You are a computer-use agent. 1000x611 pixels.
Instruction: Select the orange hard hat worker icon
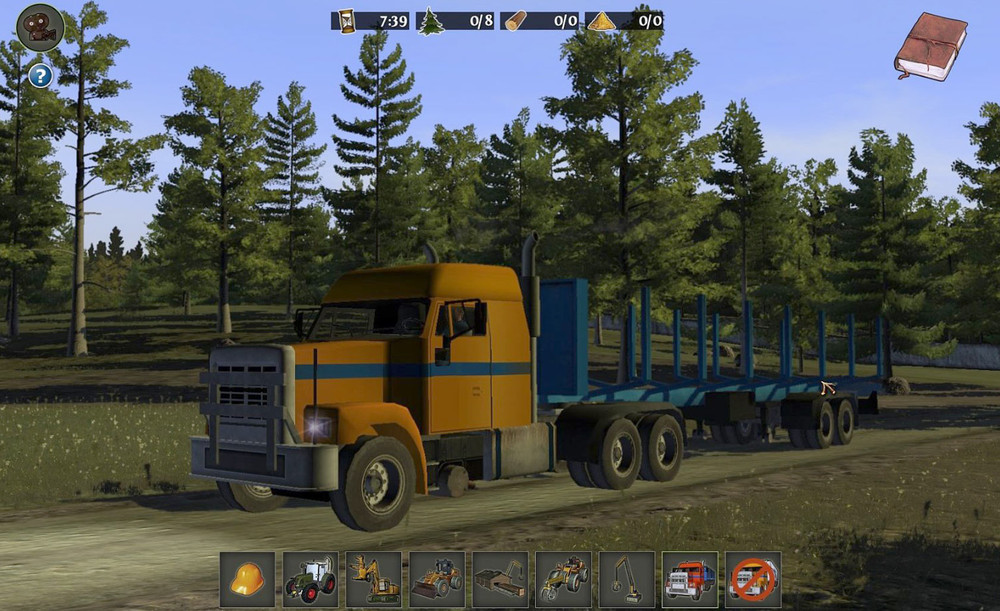pos(247,579)
